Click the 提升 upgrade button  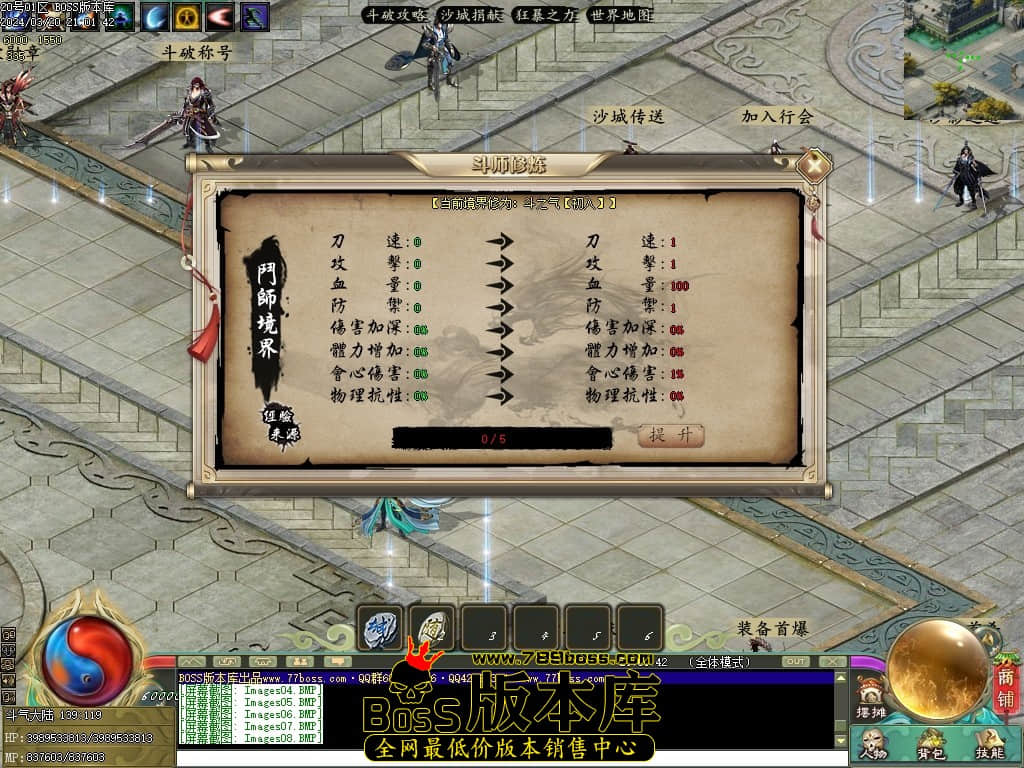671,435
